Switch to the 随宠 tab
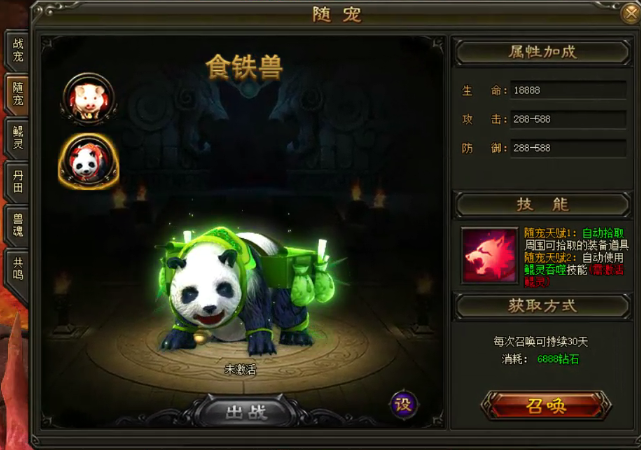 point(17,97)
